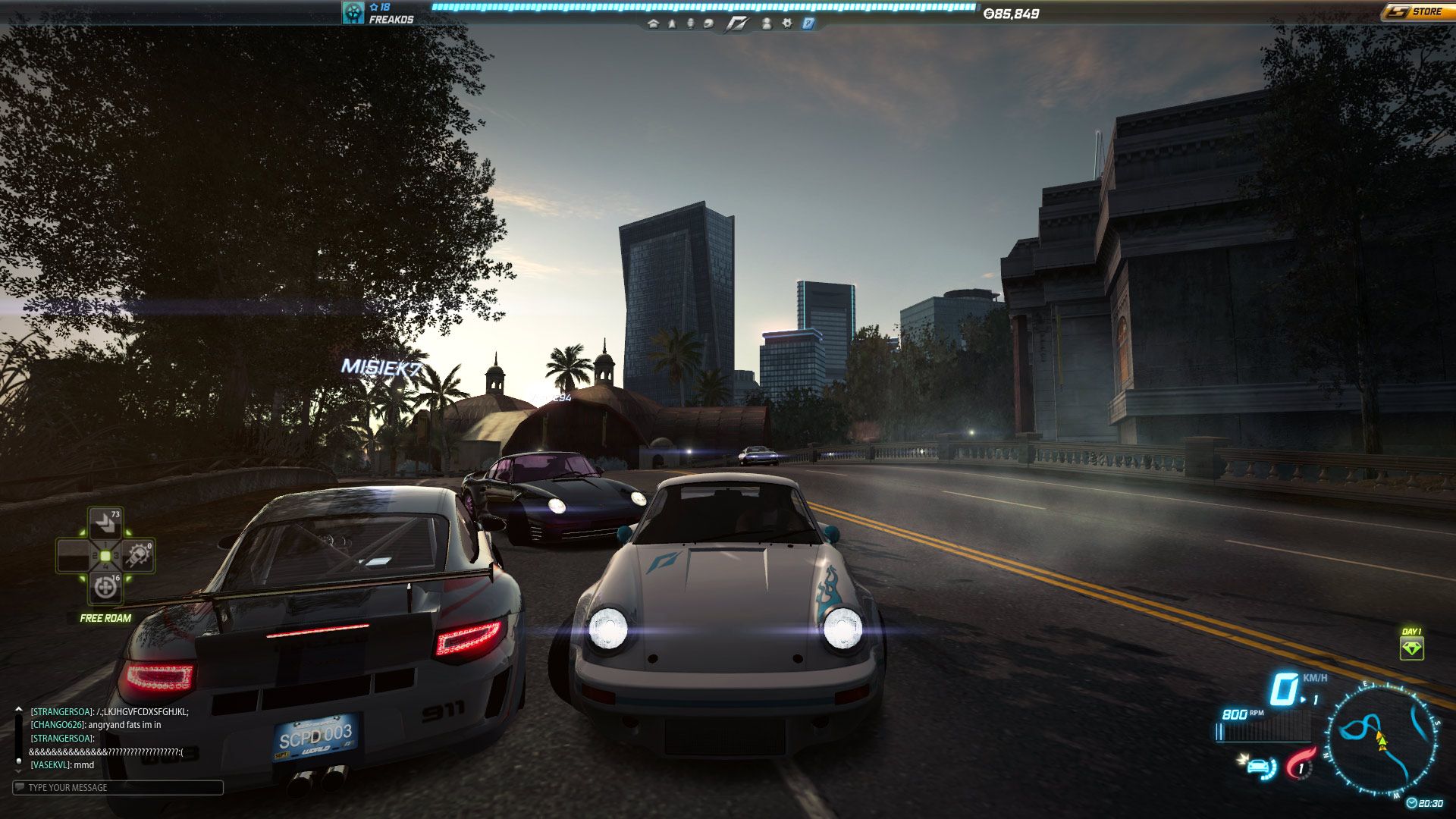Select STRANGERSOA's name in chat

[x=61, y=712]
